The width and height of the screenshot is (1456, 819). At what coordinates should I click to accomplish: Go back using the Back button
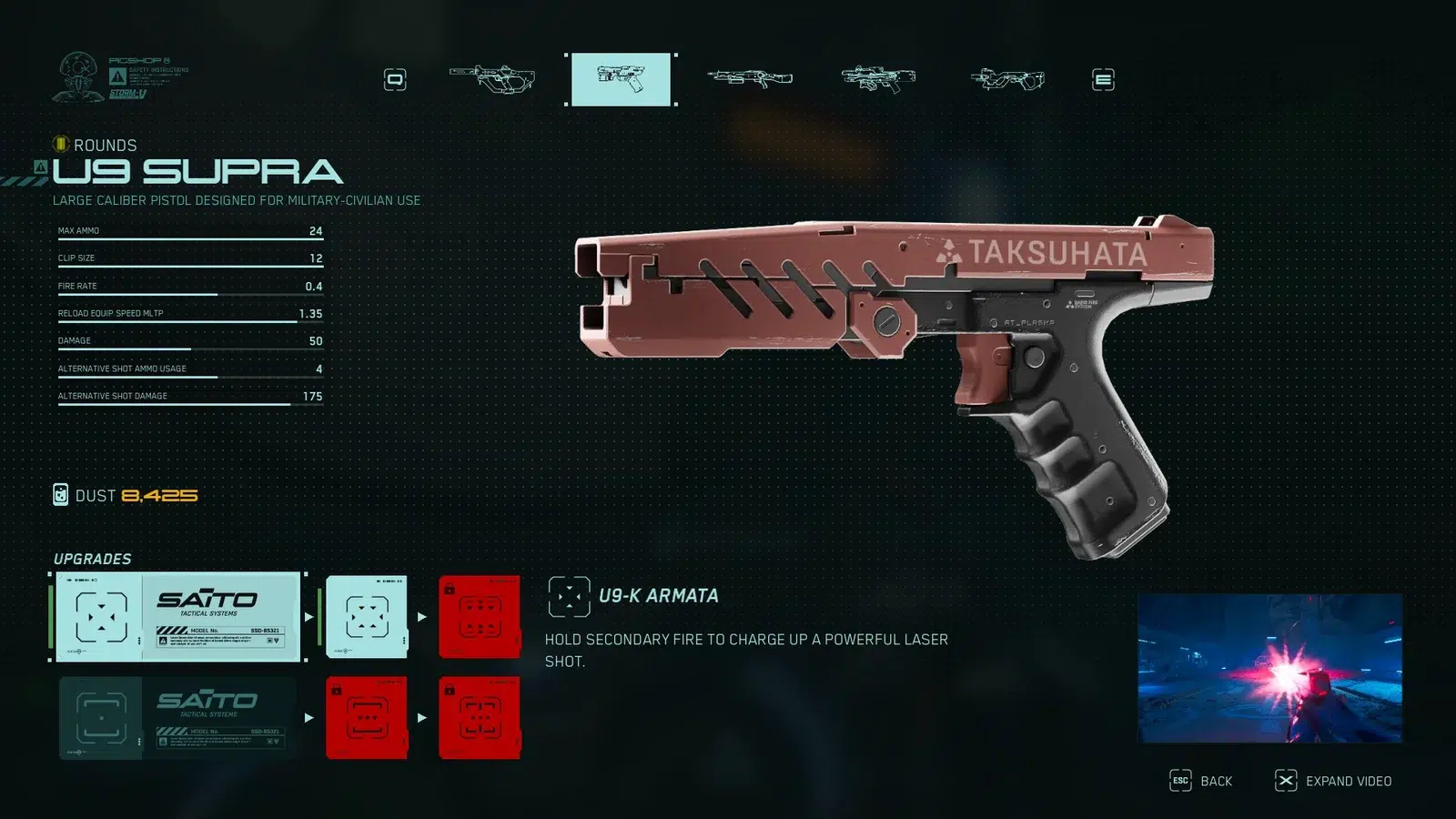(x=1201, y=781)
